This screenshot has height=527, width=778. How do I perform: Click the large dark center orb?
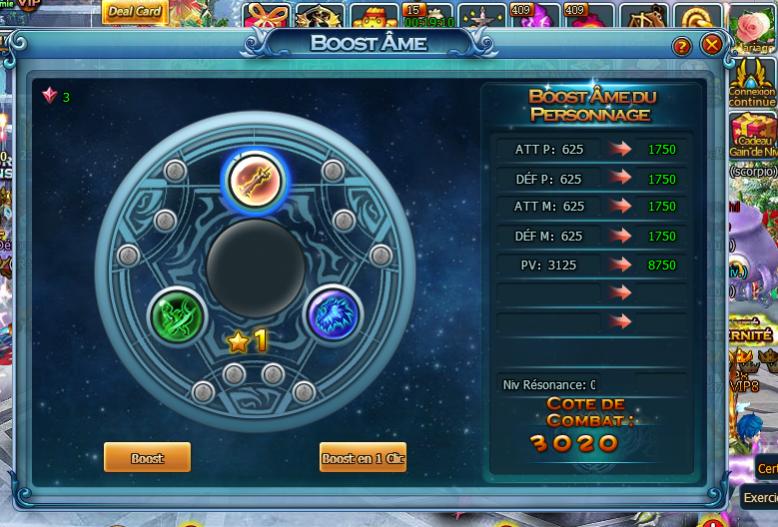point(255,267)
